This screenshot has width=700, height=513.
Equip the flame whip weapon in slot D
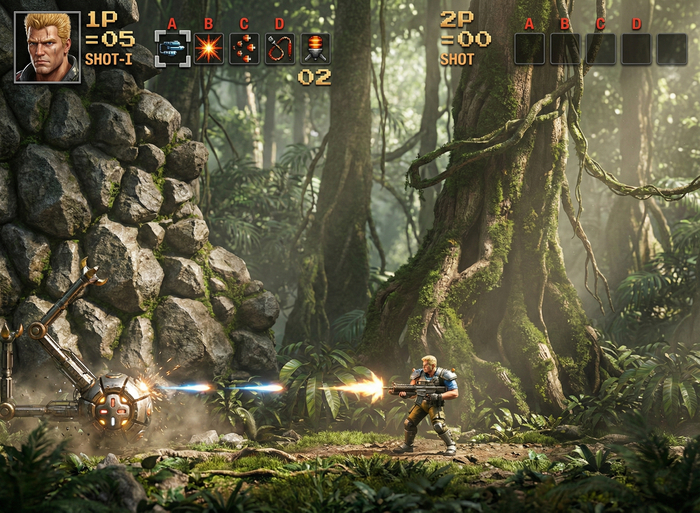pos(279,48)
